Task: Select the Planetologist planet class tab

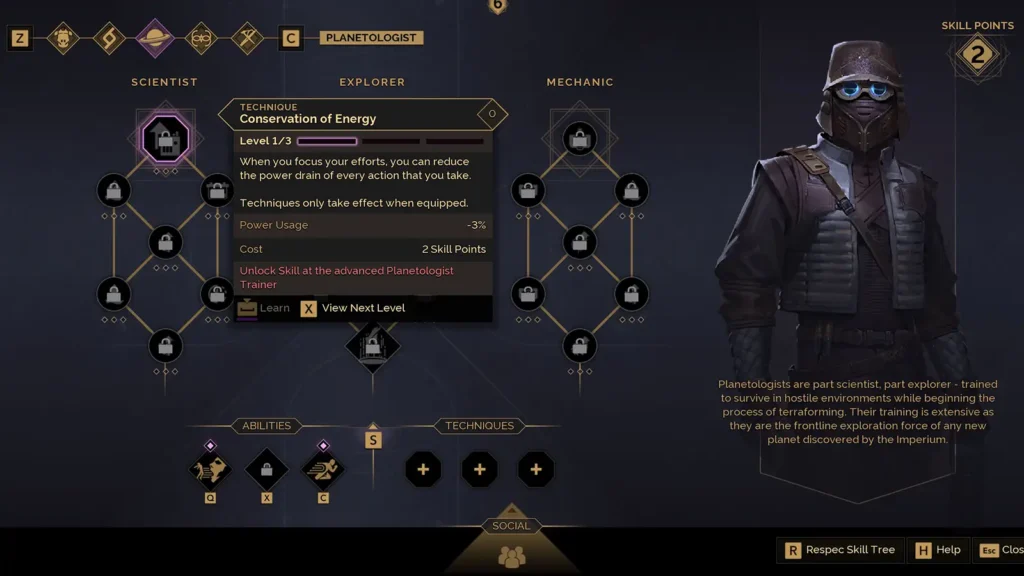Action: (155, 38)
